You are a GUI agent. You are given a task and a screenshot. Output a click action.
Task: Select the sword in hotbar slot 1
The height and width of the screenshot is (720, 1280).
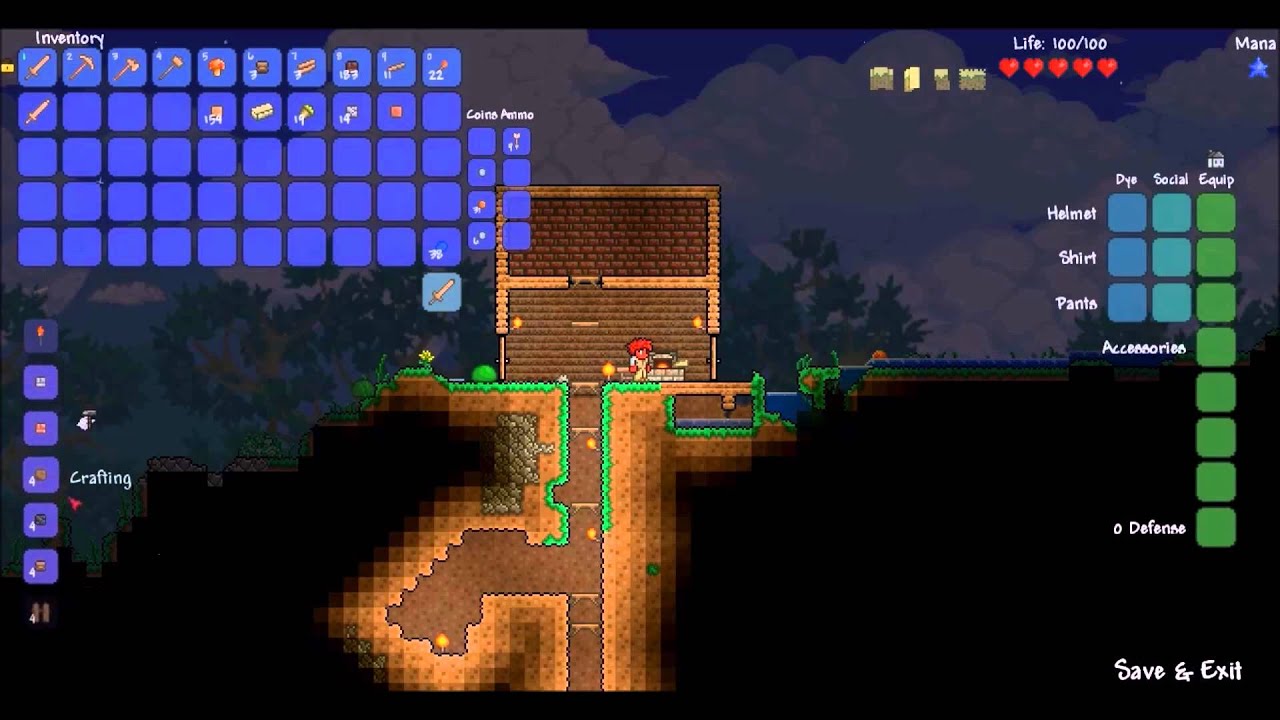tap(37, 67)
